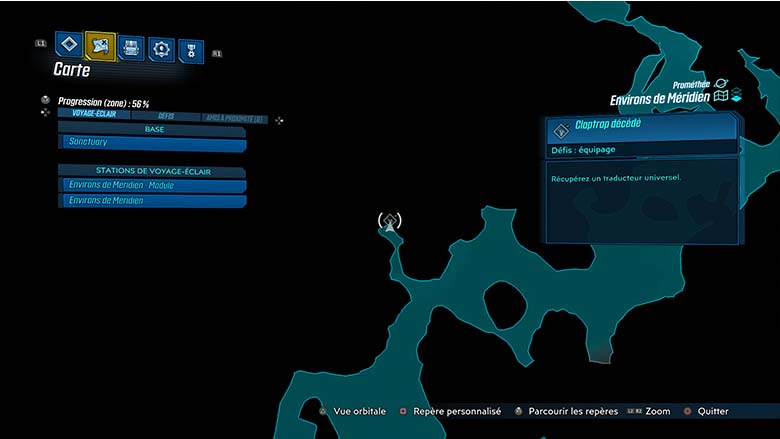The height and width of the screenshot is (439, 780).
Task: Click the fast travel station map marker
Action: pos(390,222)
